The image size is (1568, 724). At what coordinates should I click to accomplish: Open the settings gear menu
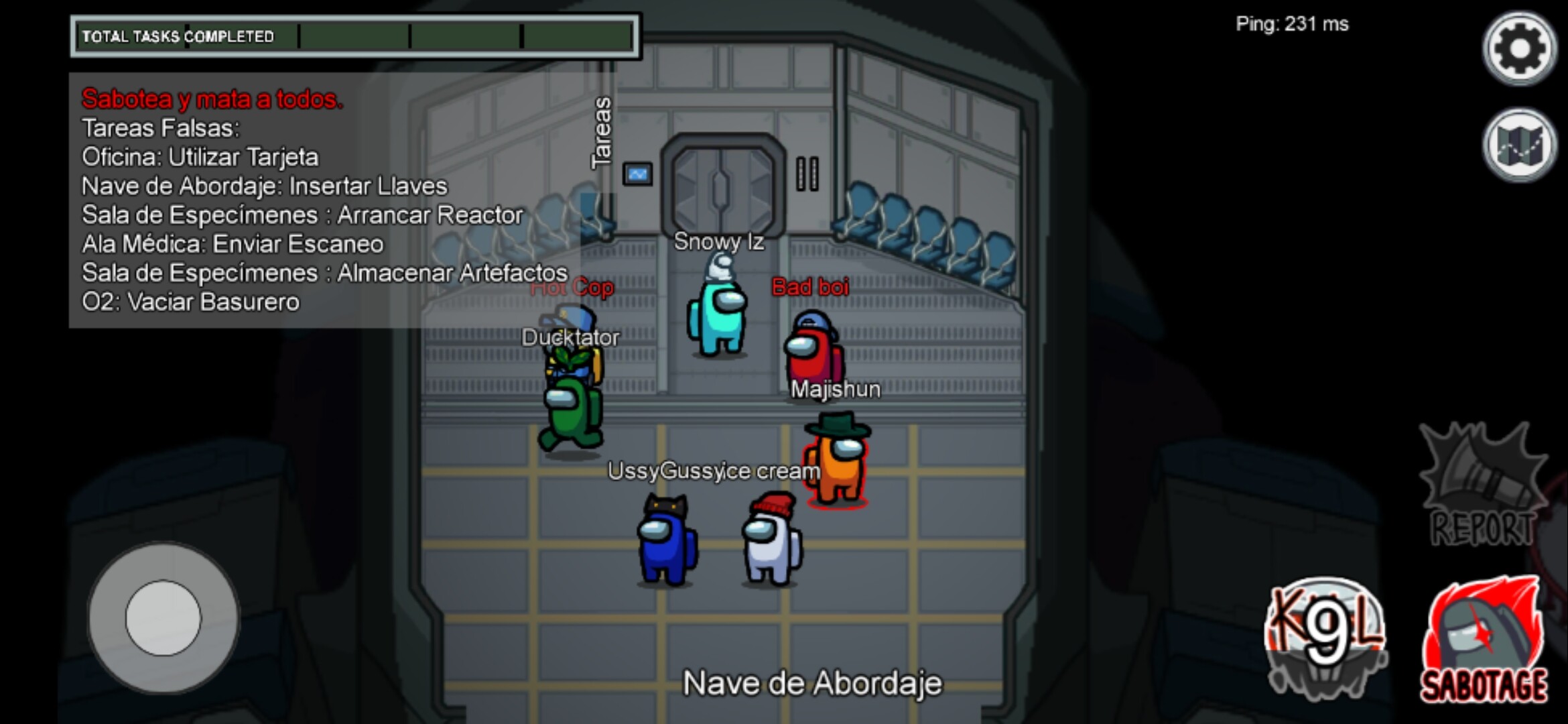click(x=1519, y=48)
